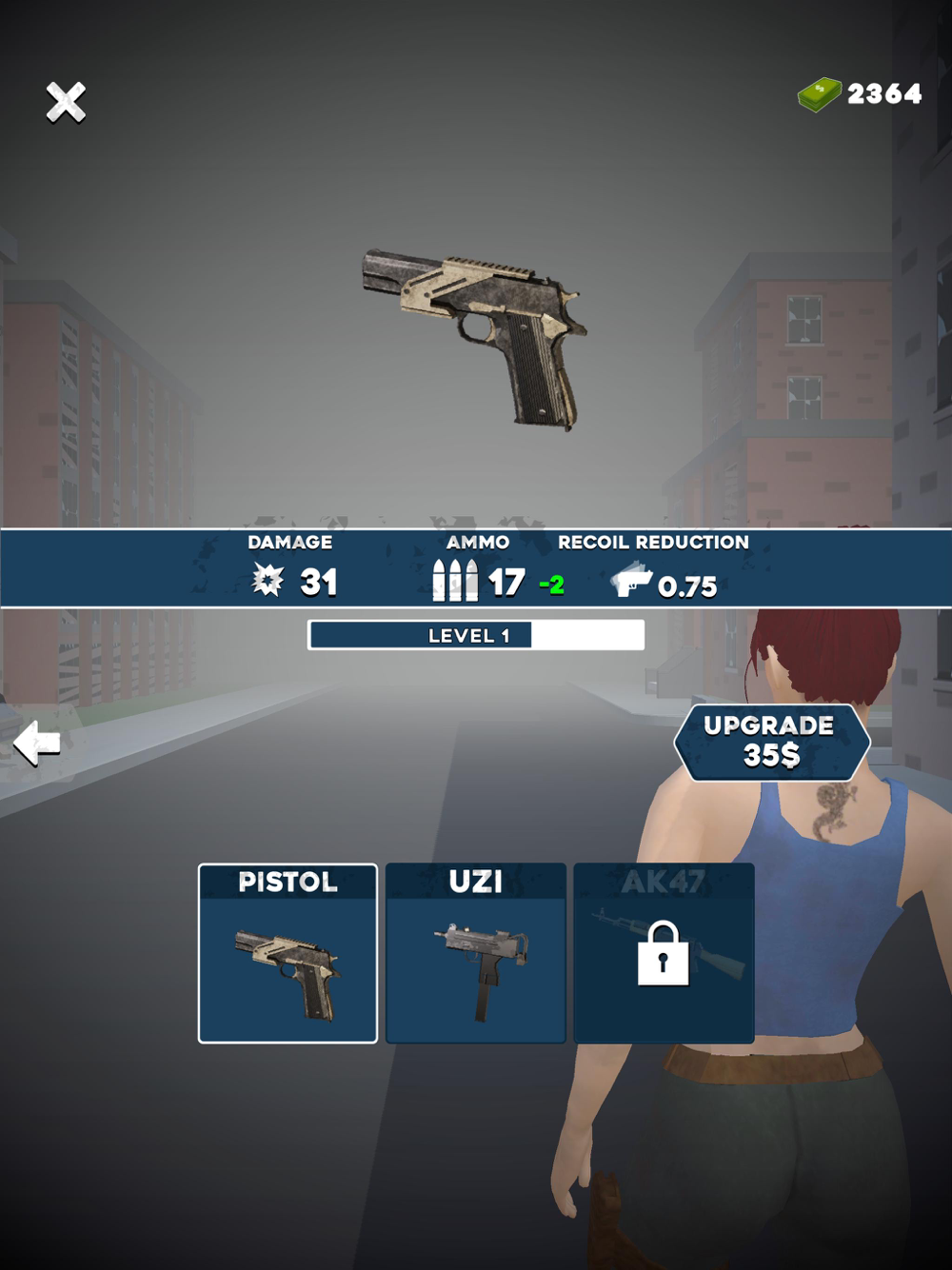Upgrade the pistol for 35$
Image resolution: width=952 pixels, height=1270 pixels.
771,742
